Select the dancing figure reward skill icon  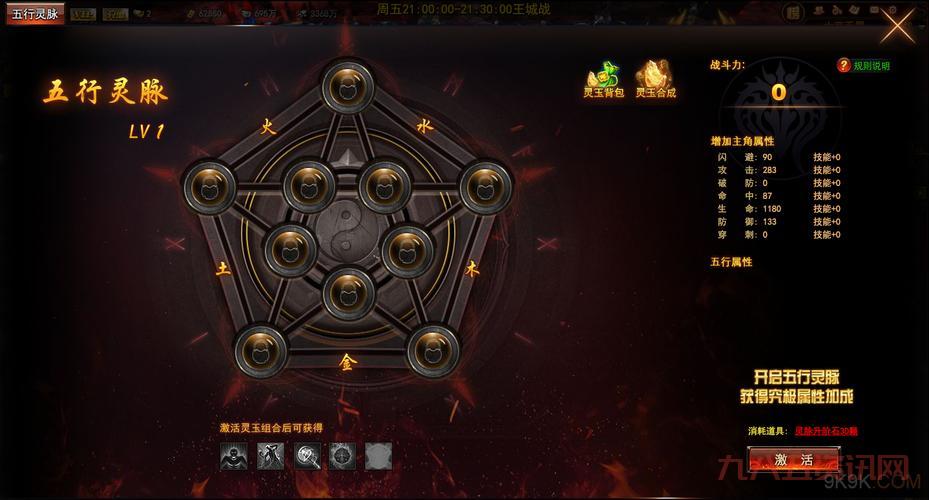coord(270,456)
